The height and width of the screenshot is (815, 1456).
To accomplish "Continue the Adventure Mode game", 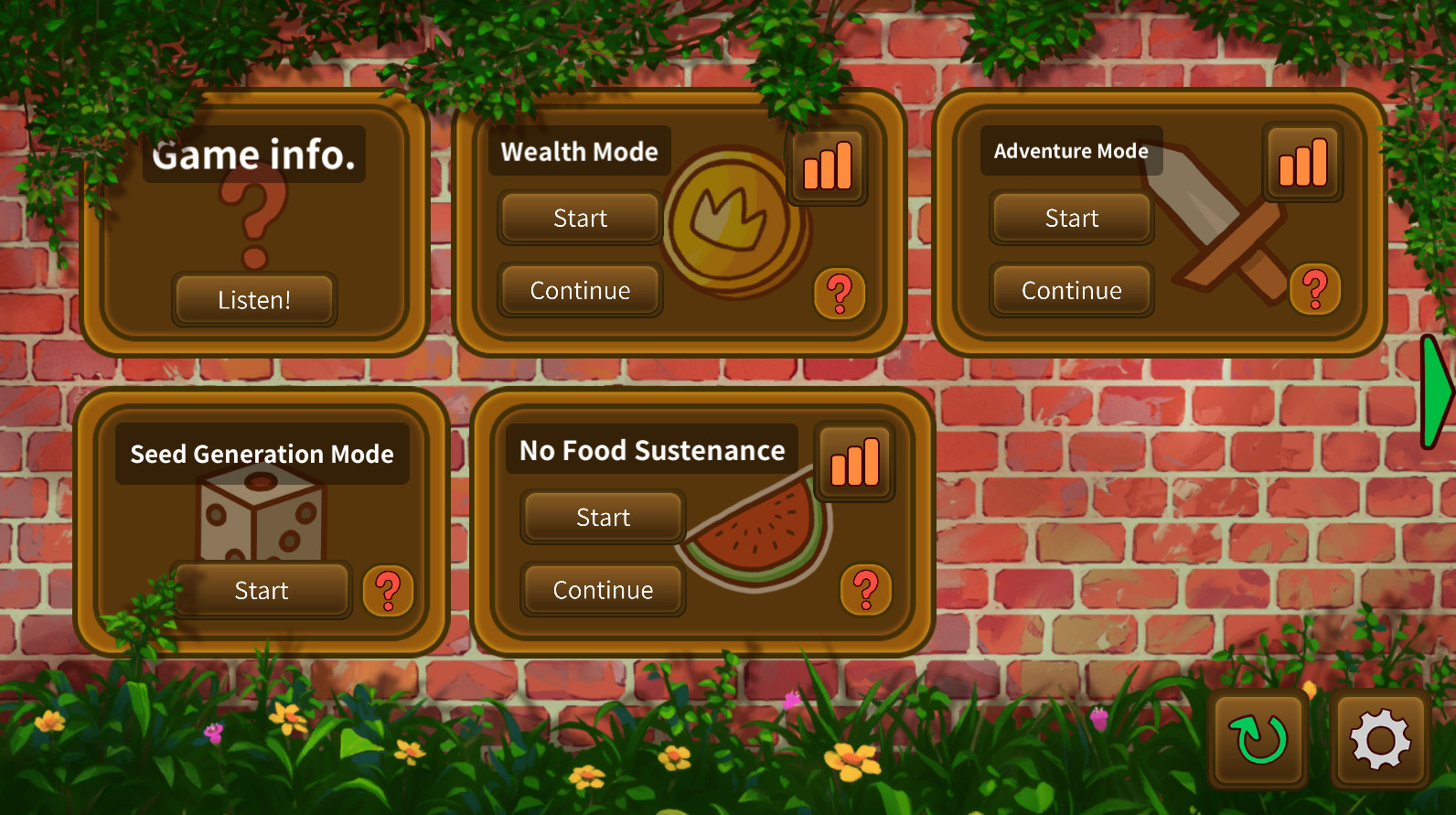I will [x=1071, y=291].
